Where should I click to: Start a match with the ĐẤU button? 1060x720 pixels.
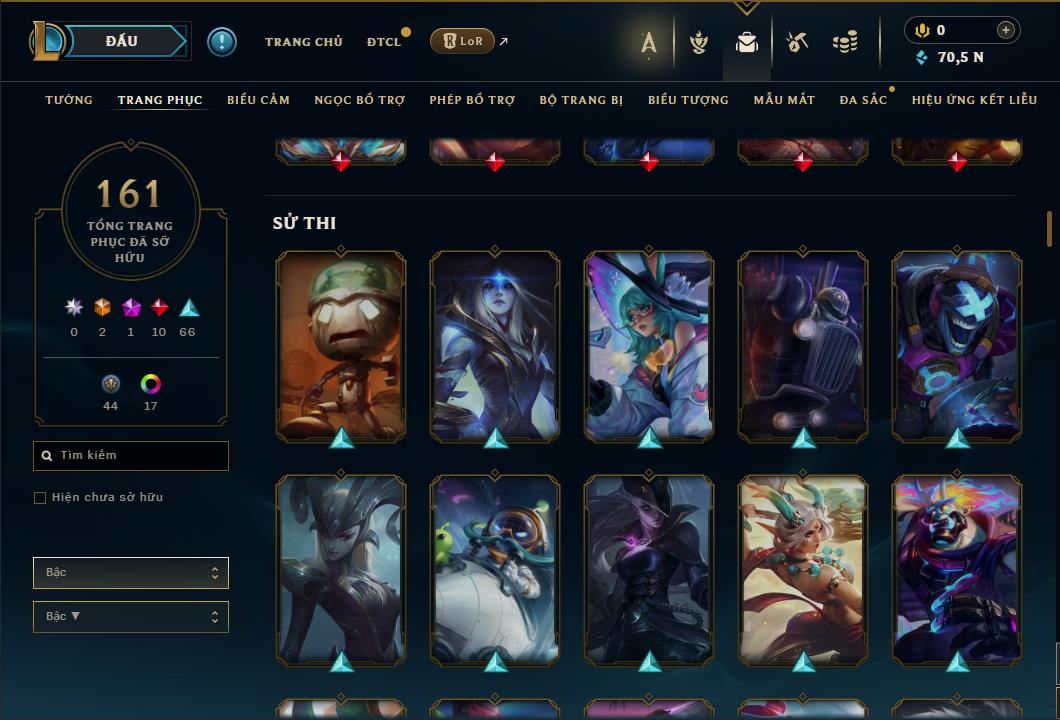coord(122,41)
